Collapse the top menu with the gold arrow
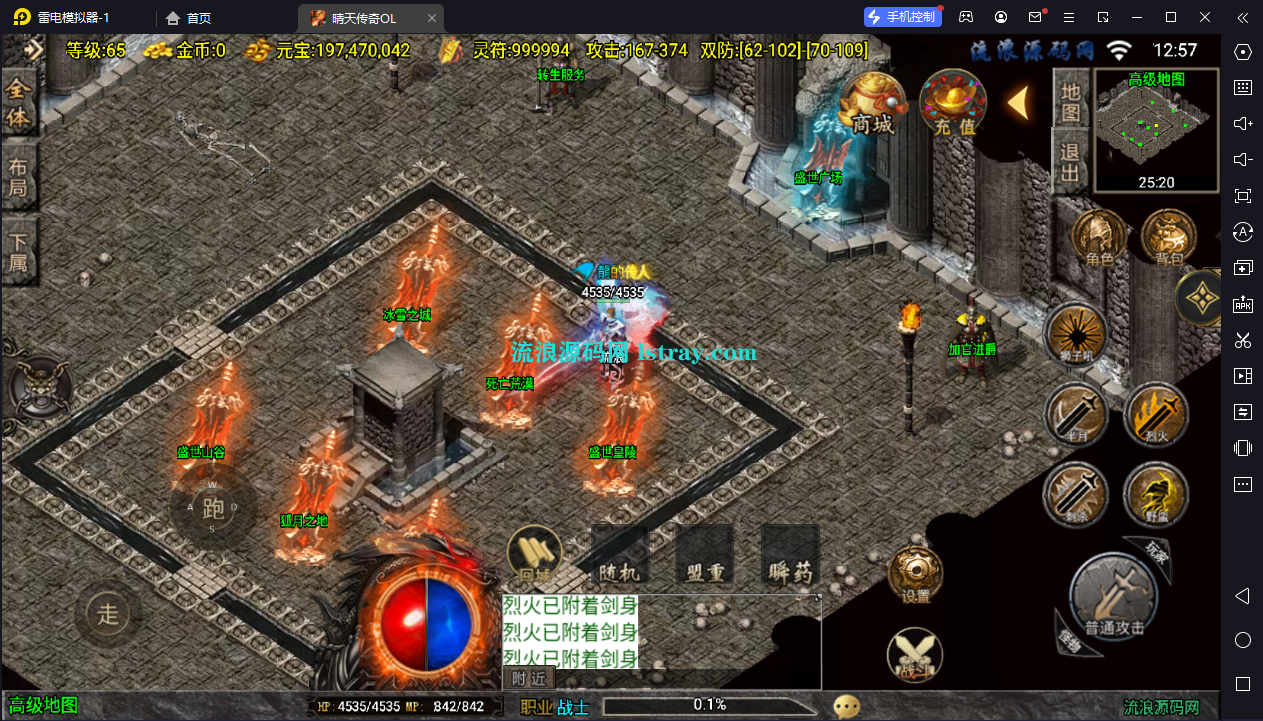Viewport: 1263px width, 721px height. tap(1019, 102)
